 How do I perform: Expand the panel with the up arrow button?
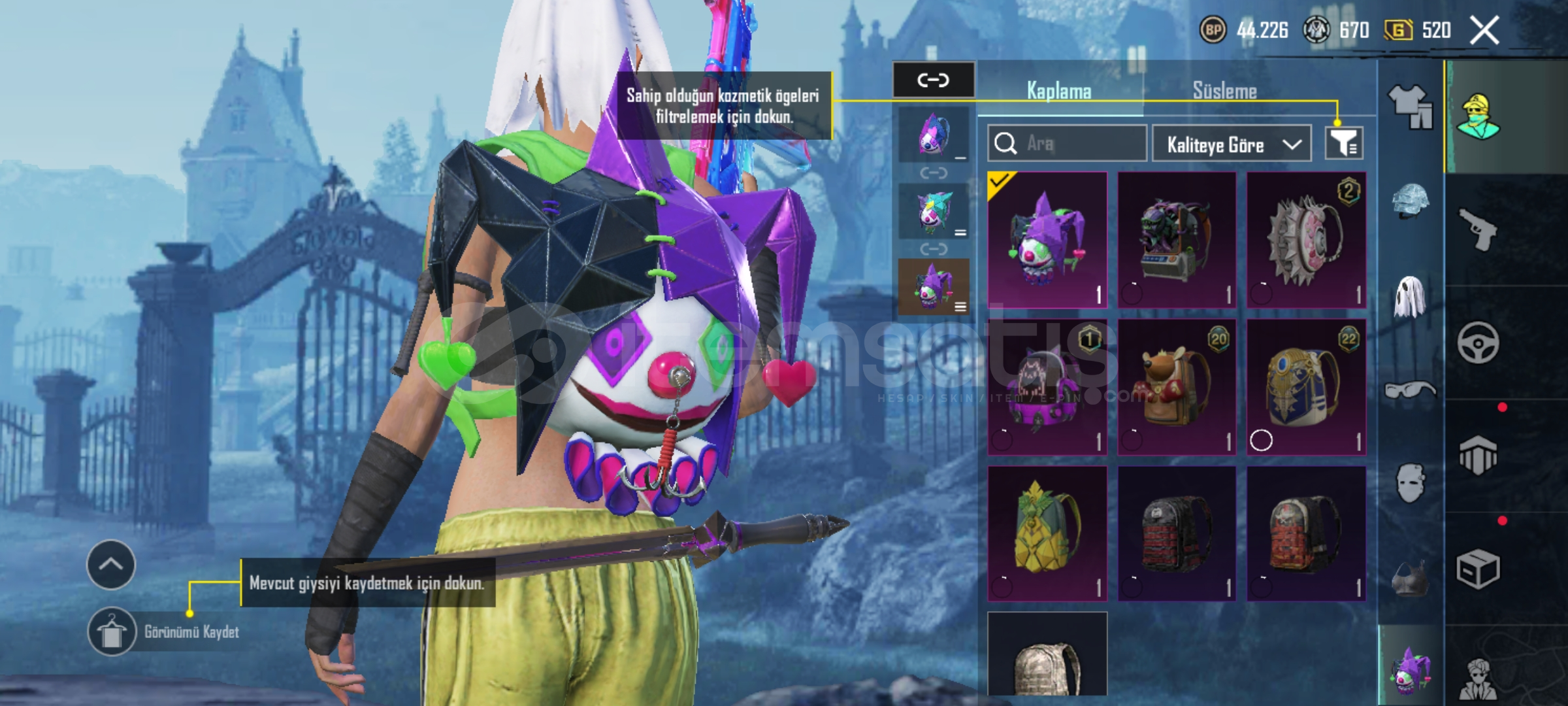[x=111, y=565]
